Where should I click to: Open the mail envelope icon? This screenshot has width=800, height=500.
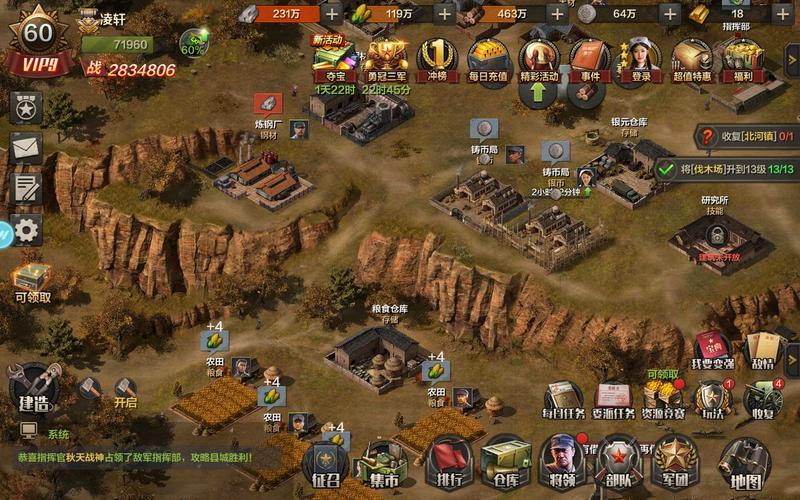[x=26, y=148]
